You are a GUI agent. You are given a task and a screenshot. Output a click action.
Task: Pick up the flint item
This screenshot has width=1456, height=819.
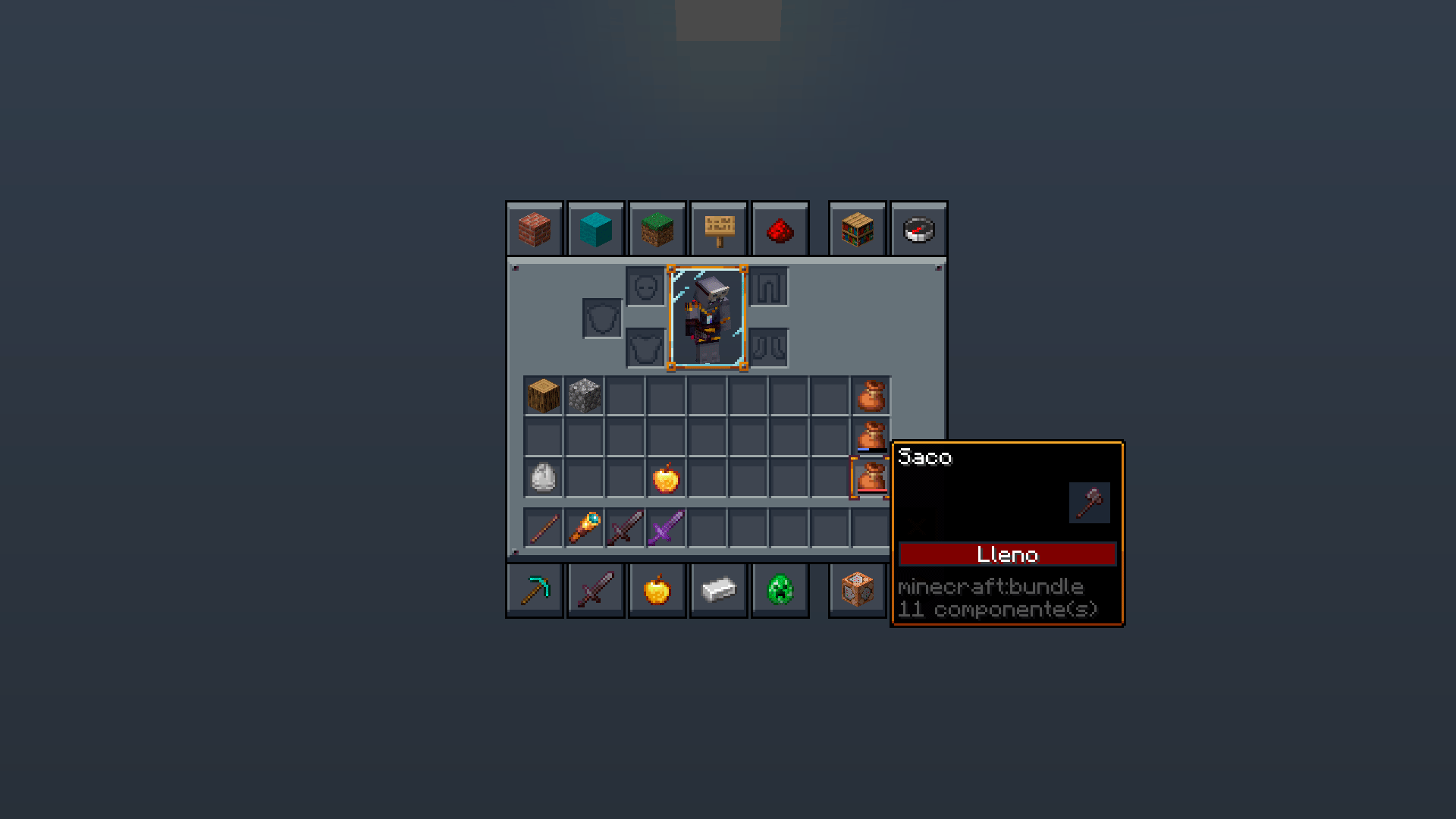(542, 478)
